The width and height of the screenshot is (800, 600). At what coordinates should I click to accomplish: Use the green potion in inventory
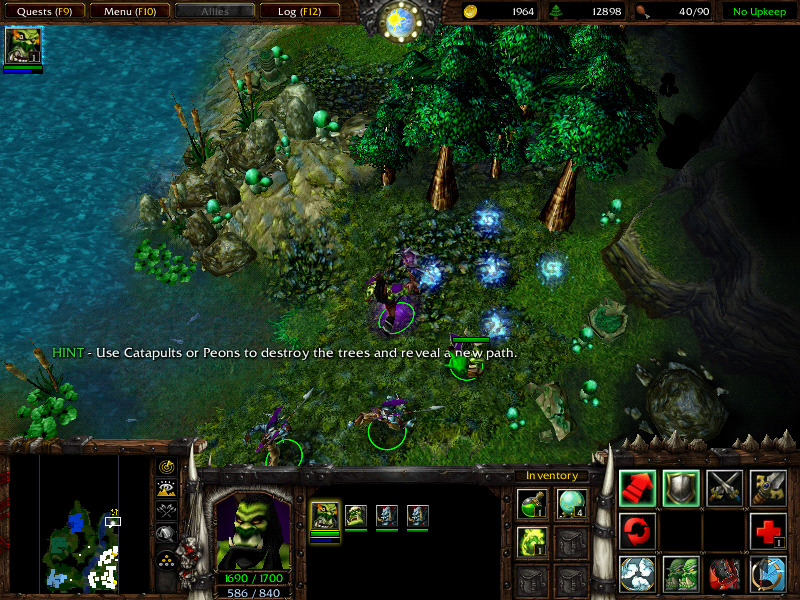pyautogui.click(x=530, y=505)
